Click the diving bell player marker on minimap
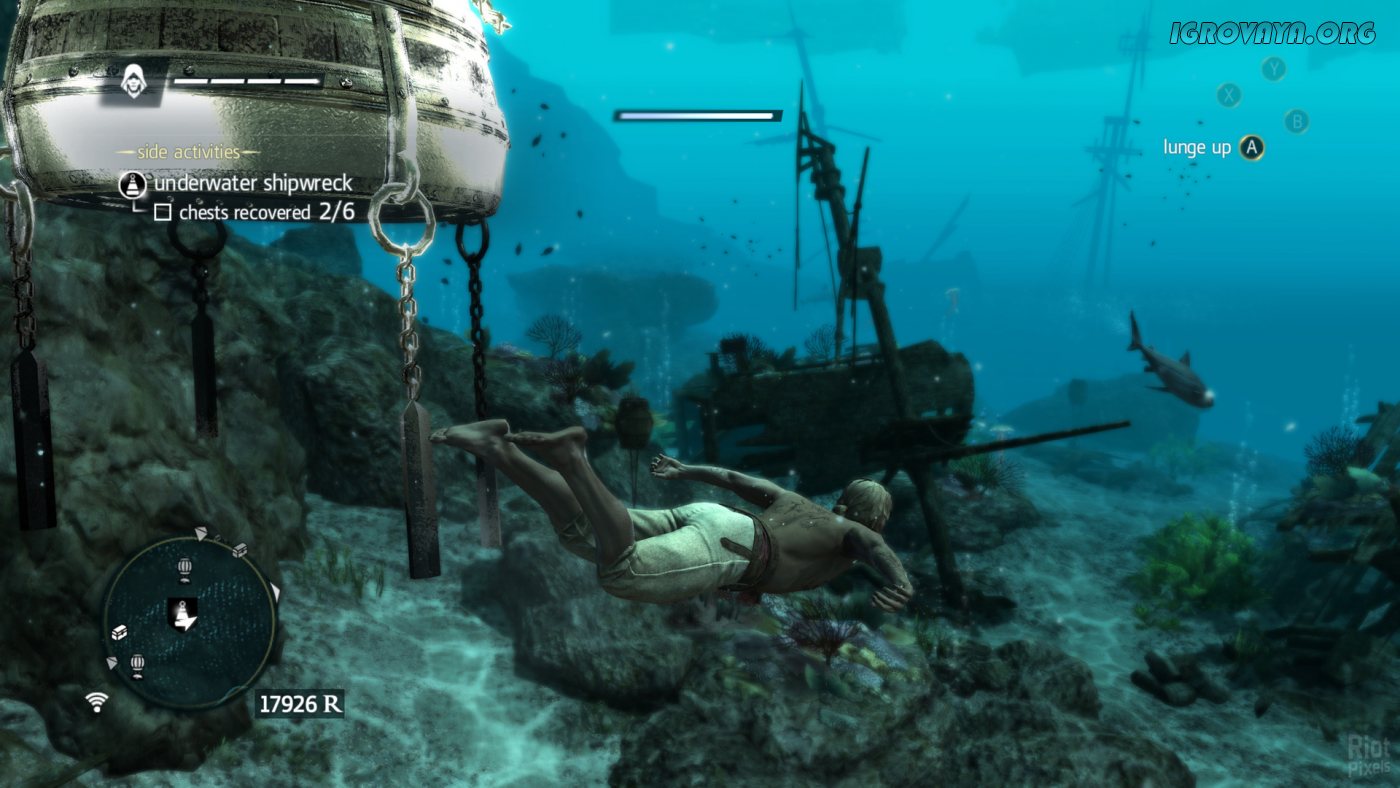1400x788 pixels. tap(182, 612)
